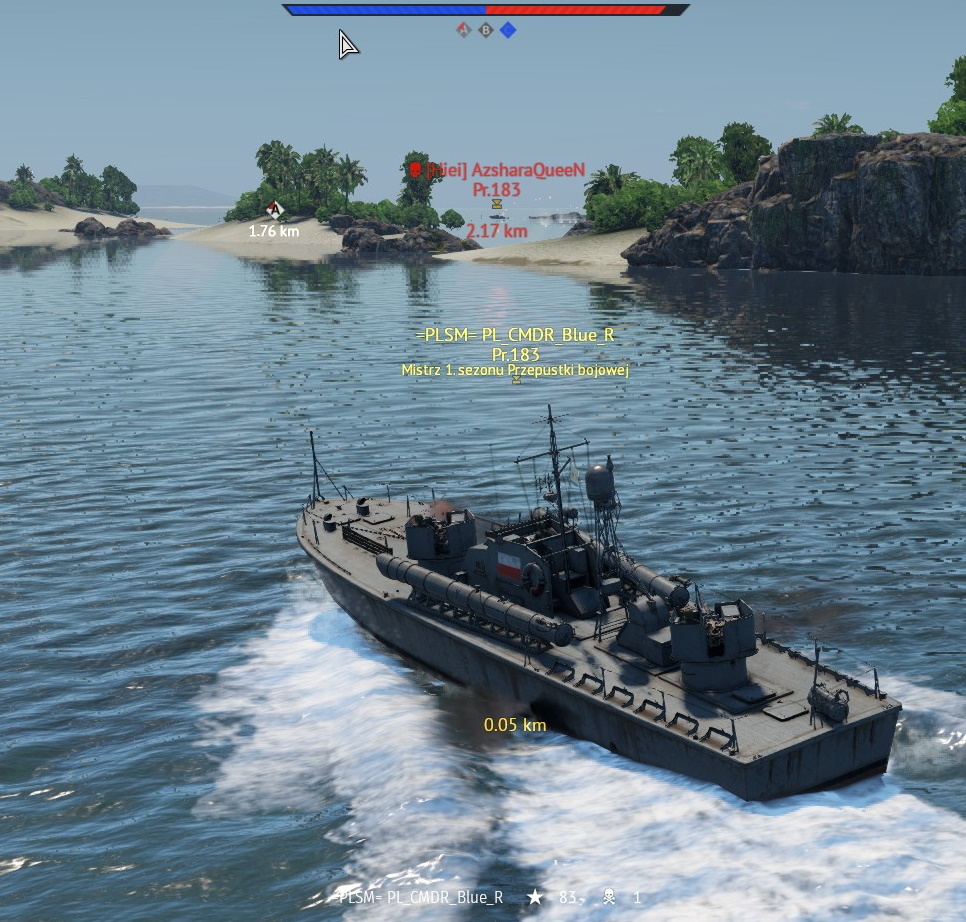Select capture point A indicator under score bar
Screen dimensions: 966x922
463,30
